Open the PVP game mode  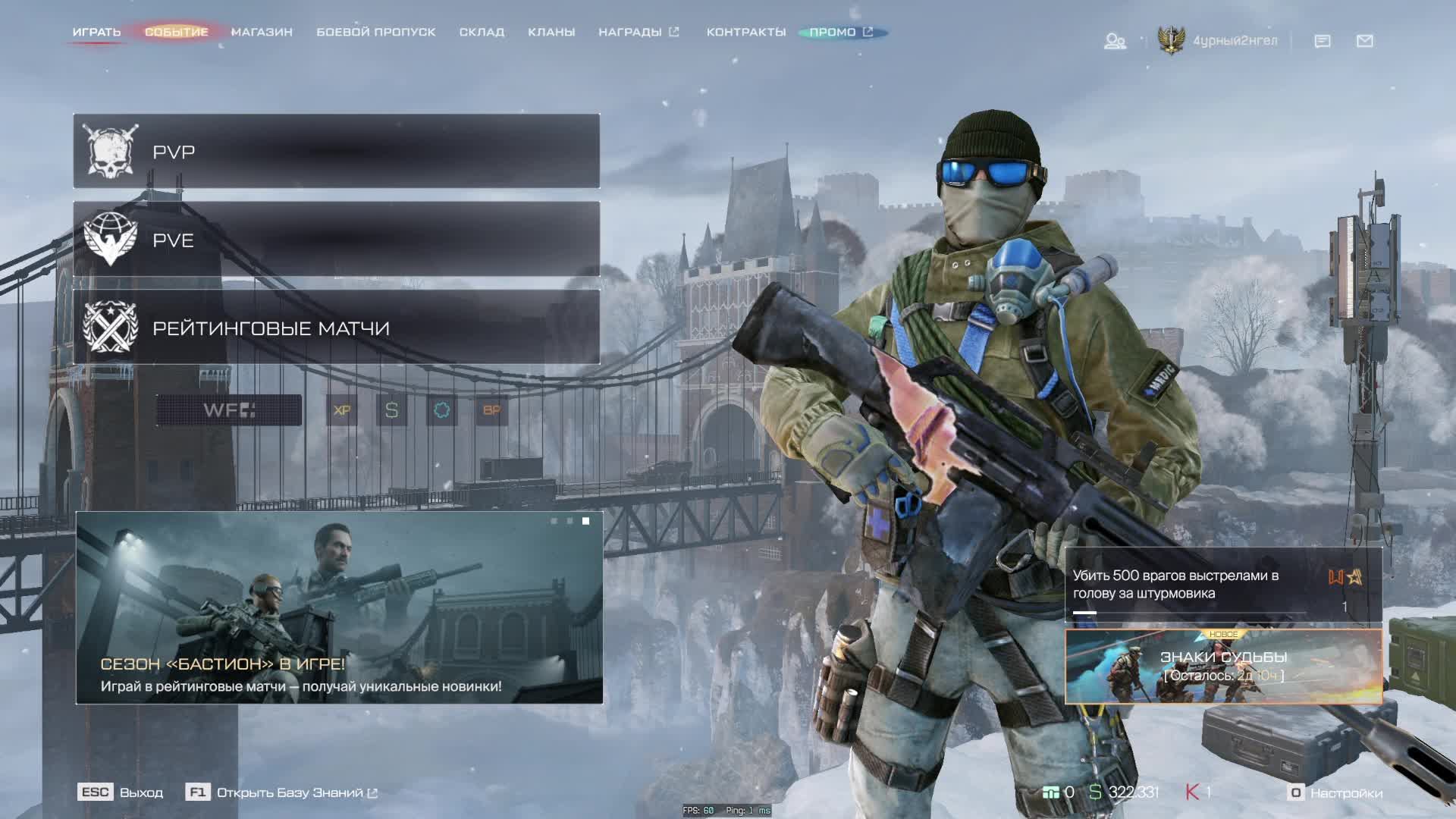tap(336, 152)
